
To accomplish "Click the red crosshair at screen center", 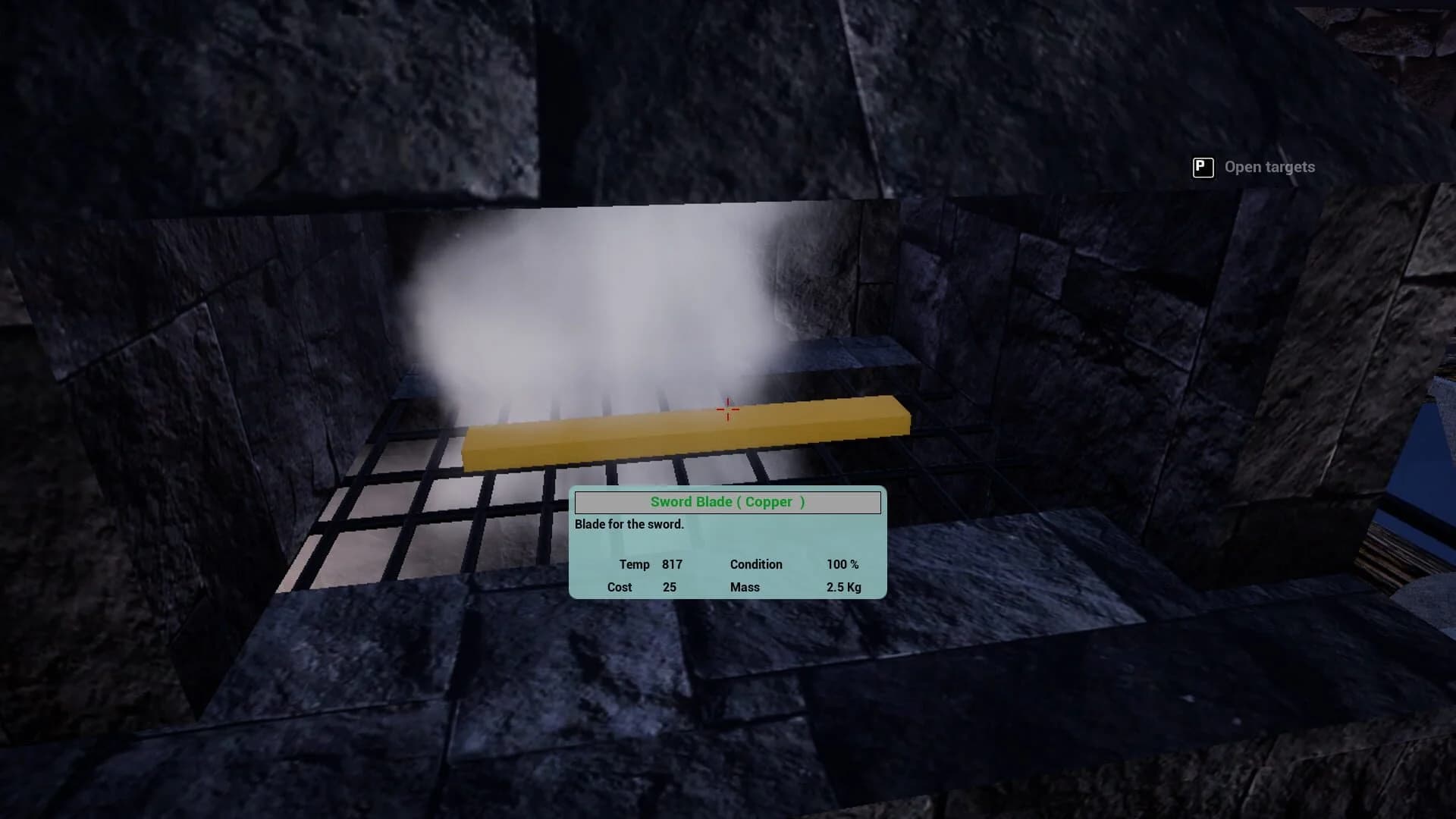I will (x=727, y=409).
